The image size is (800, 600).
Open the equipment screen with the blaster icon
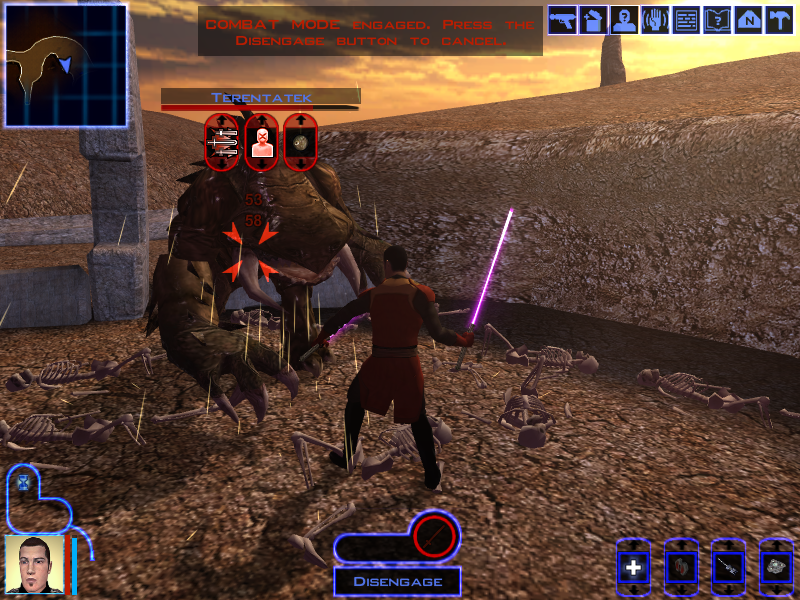coord(562,20)
